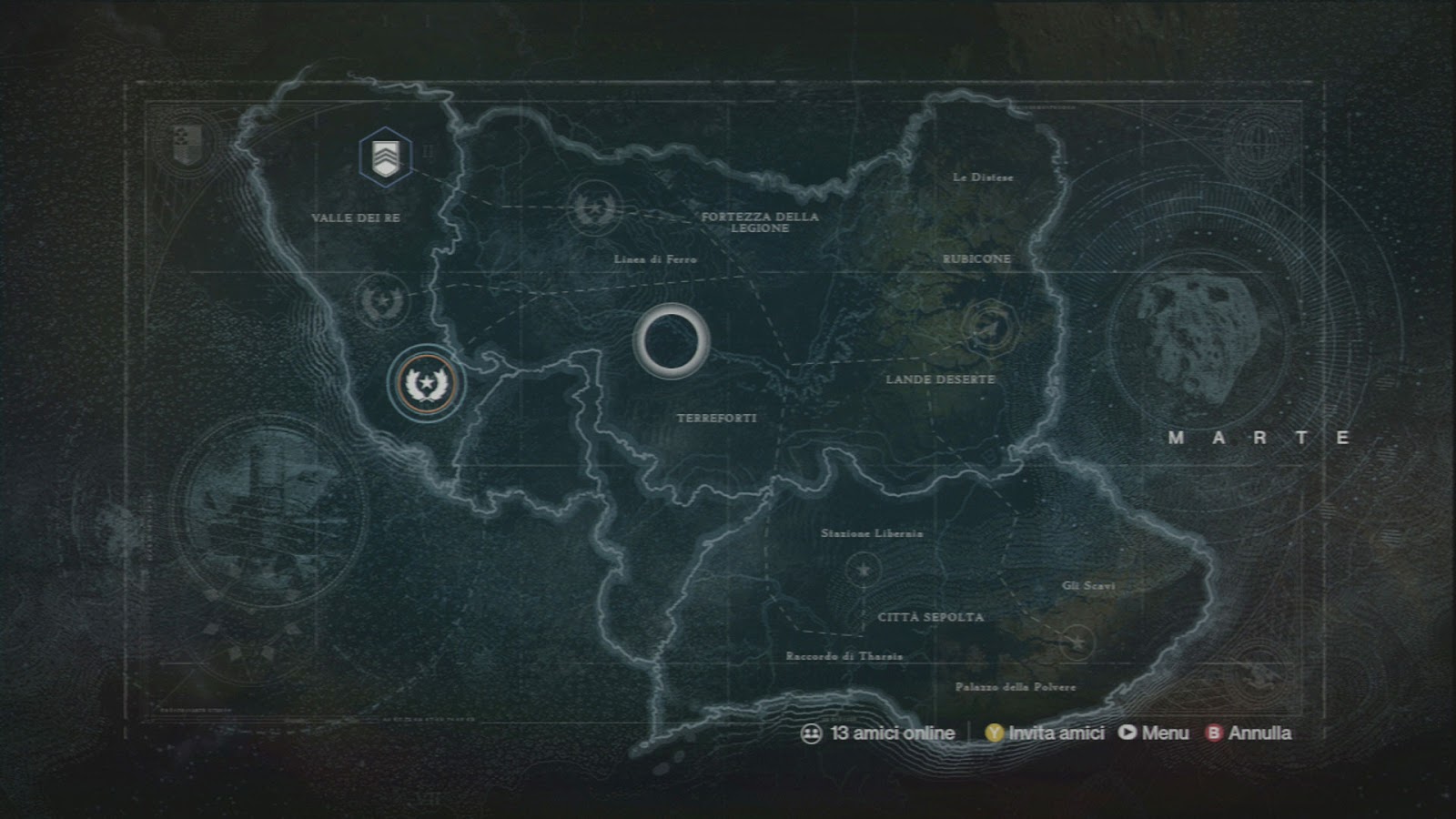Click the Città Sepolta label

932,617
